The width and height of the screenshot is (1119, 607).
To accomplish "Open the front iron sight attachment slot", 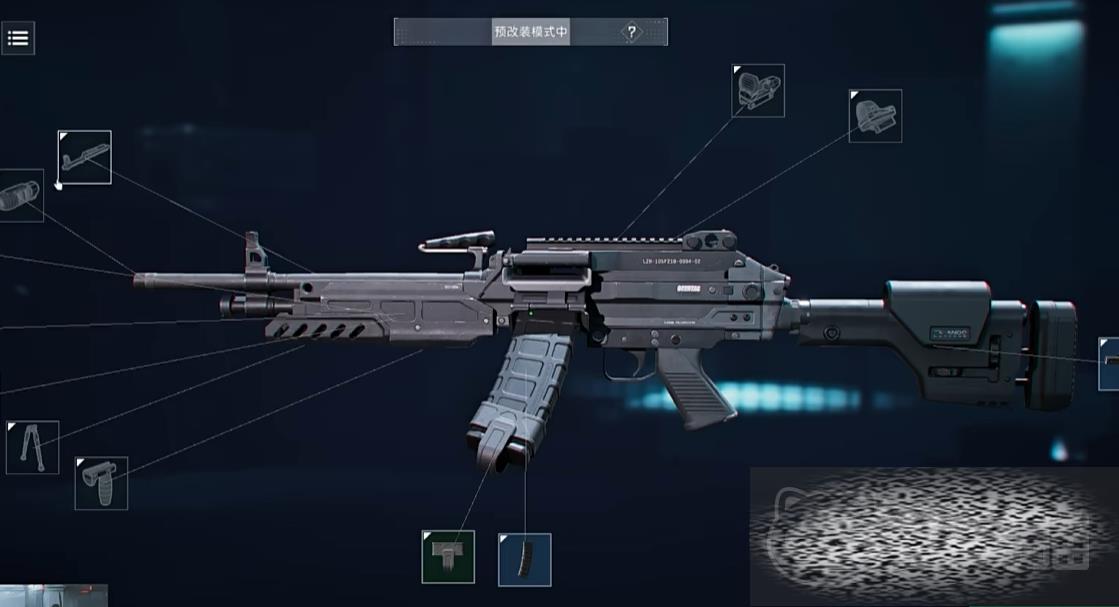I will [x=85, y=157].
